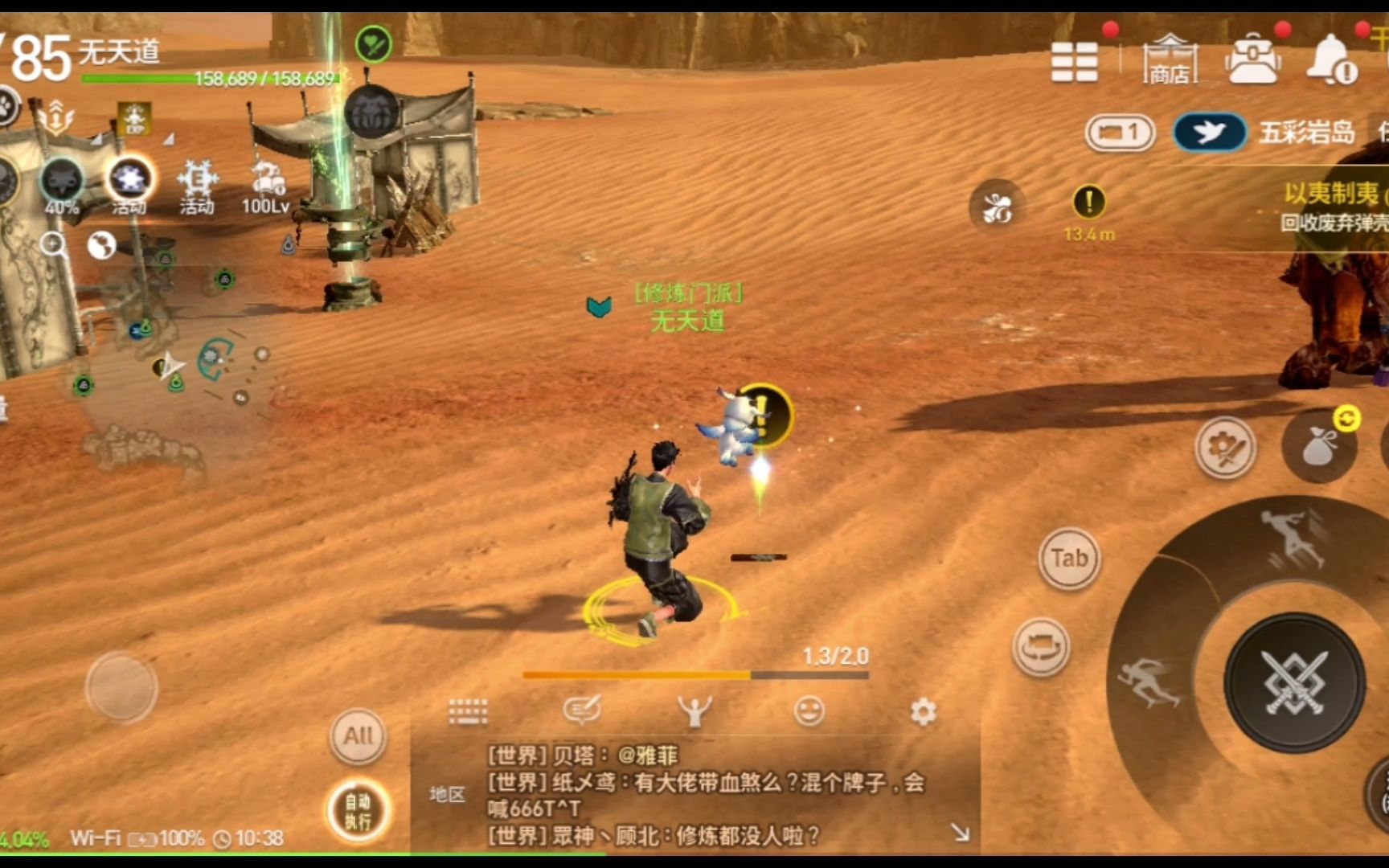Open chat settings gear

click(x=923, y=711)
